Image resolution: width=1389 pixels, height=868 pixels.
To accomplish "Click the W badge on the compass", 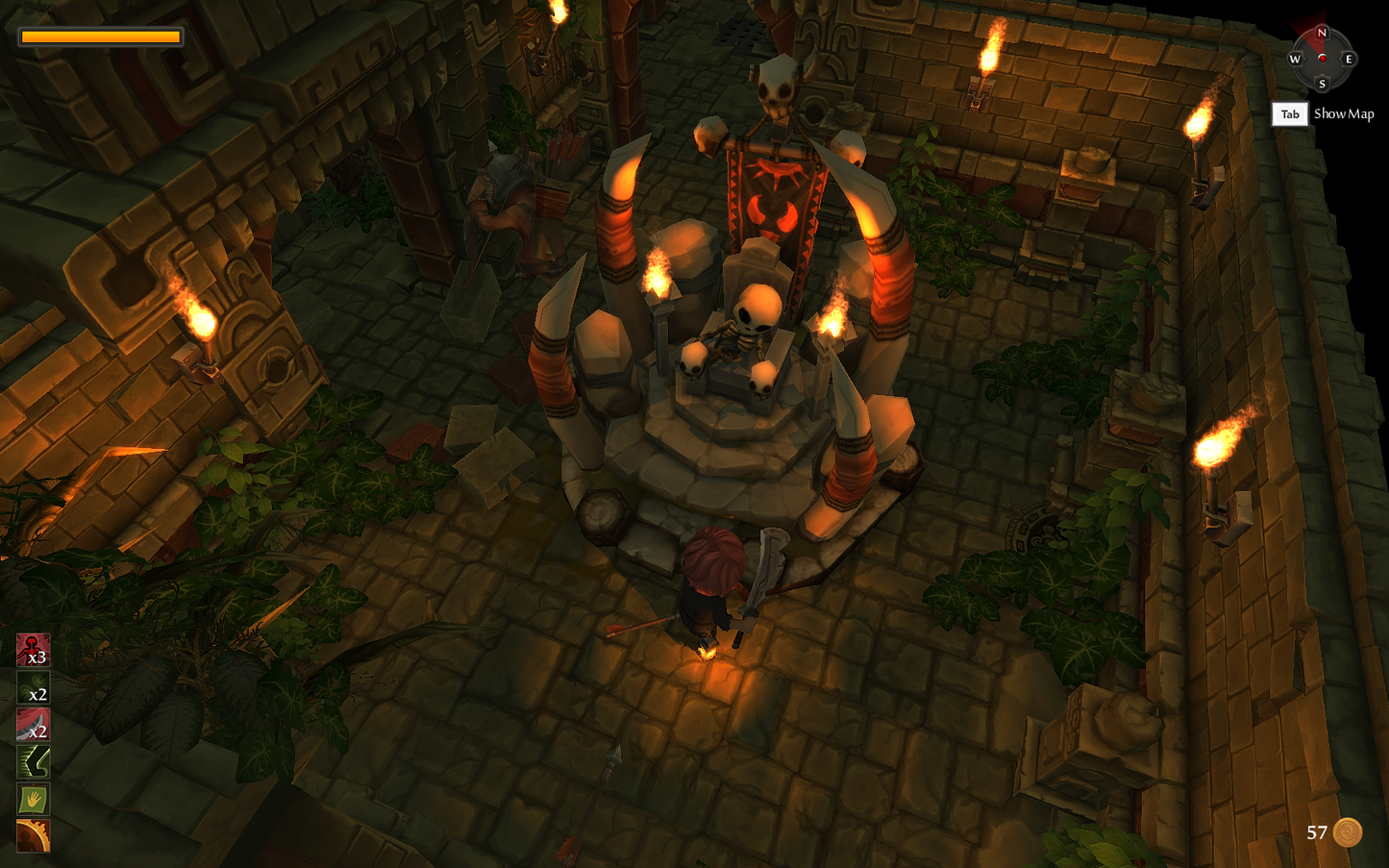I will point(1296,60).
